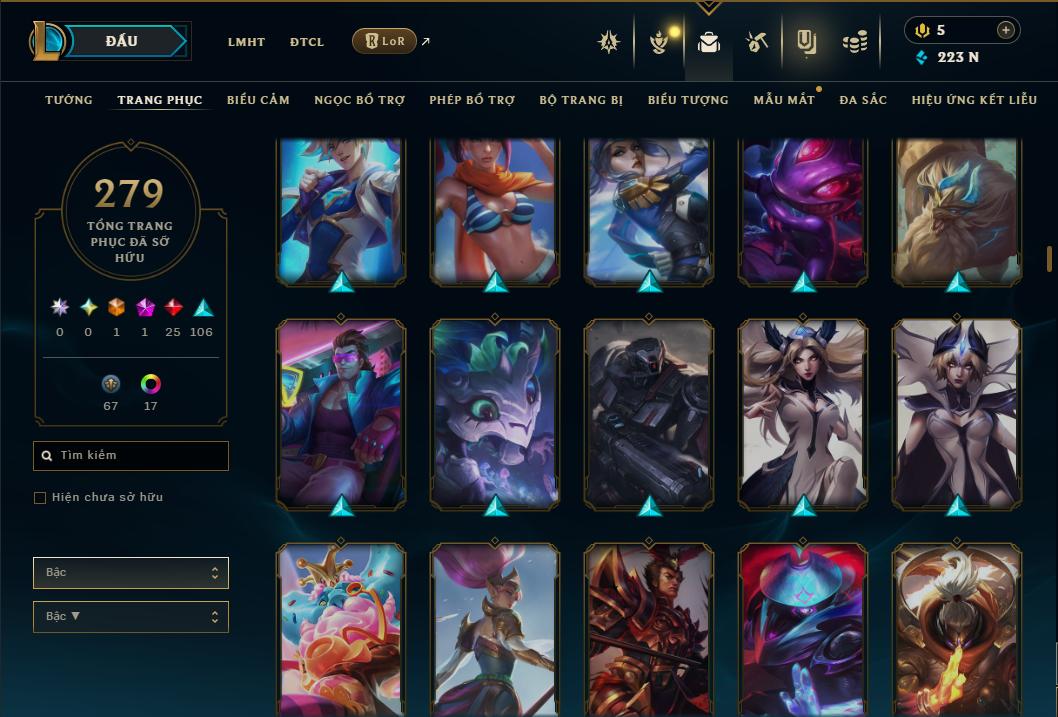Open the Bậc grouping dropdown

point(131,573)
